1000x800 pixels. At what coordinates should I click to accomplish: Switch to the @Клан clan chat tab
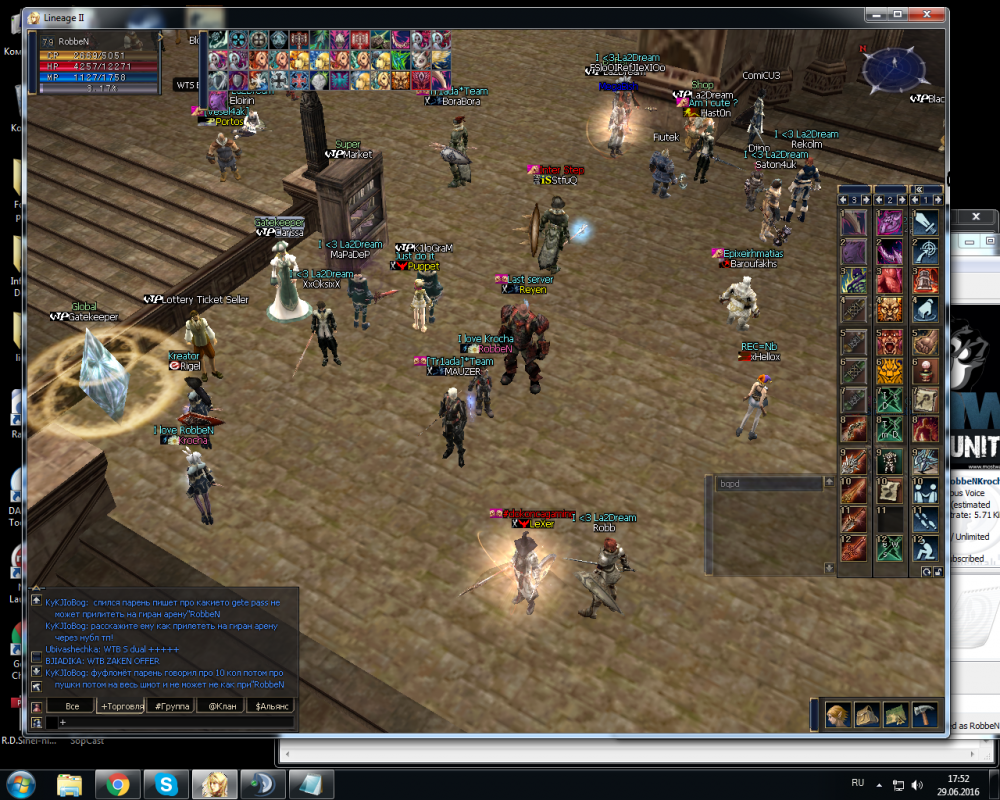coord(220,706)
